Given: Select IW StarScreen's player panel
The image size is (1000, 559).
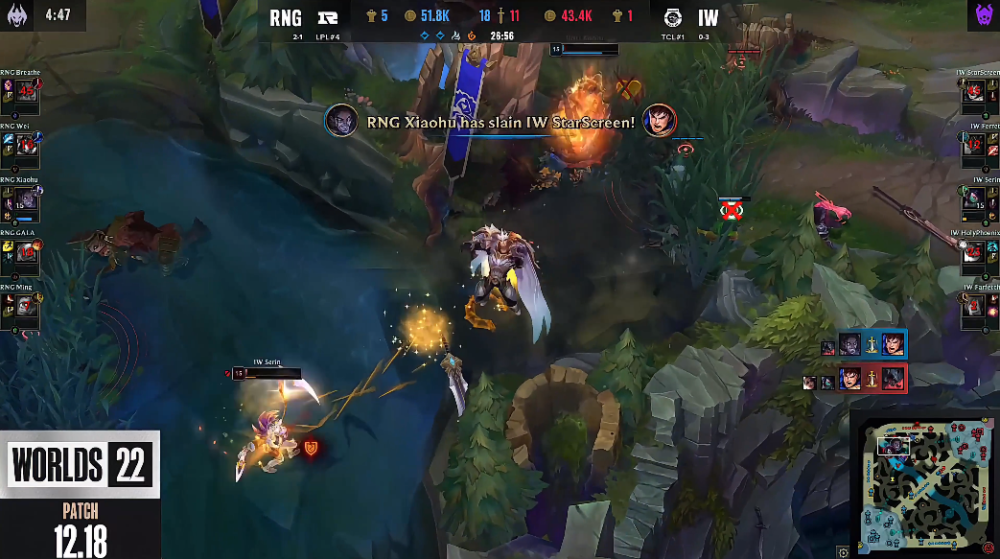Looking at the screenshot, I should (977, 91).
